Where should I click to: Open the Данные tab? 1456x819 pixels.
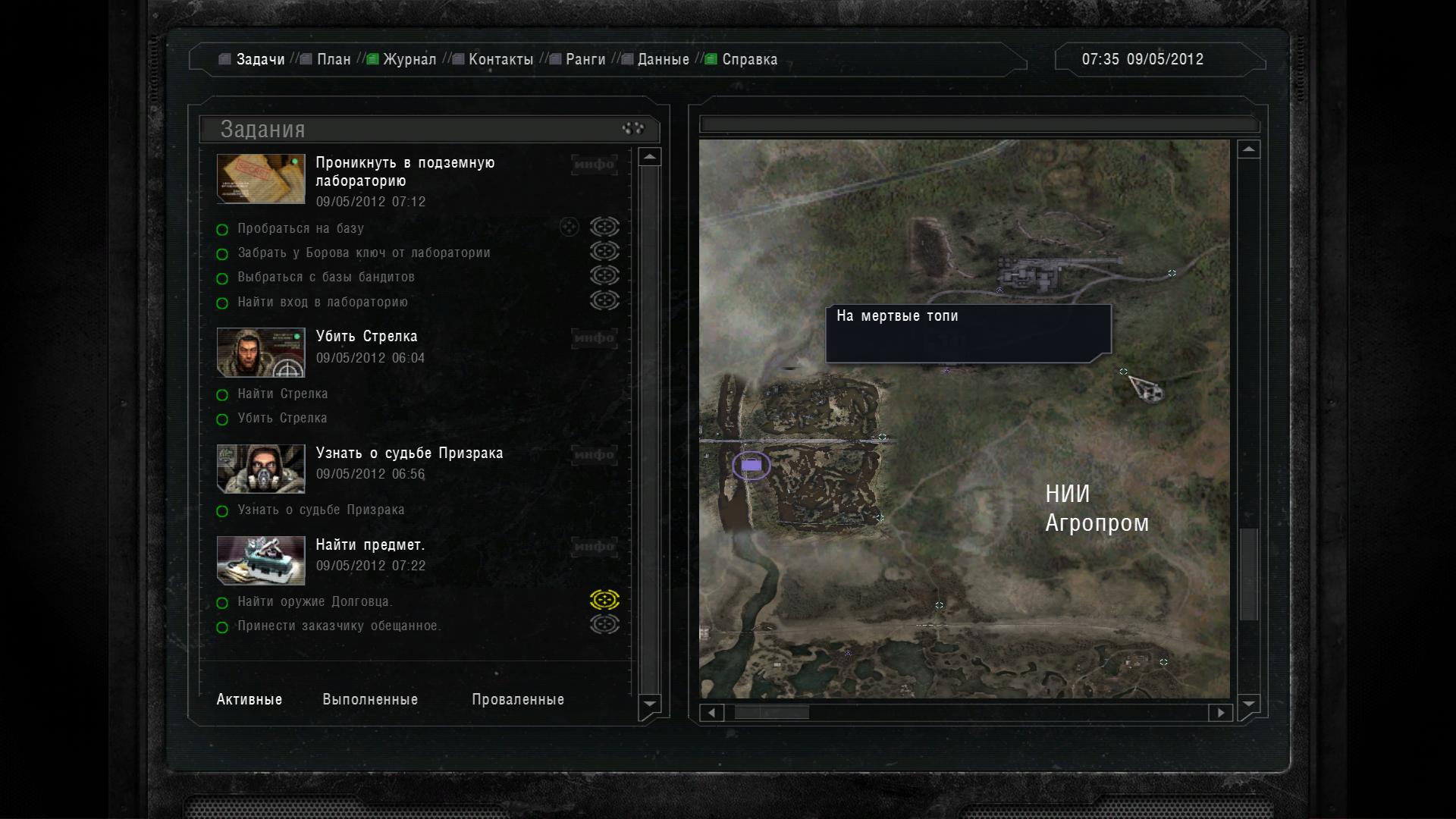[x=663, y=59]
